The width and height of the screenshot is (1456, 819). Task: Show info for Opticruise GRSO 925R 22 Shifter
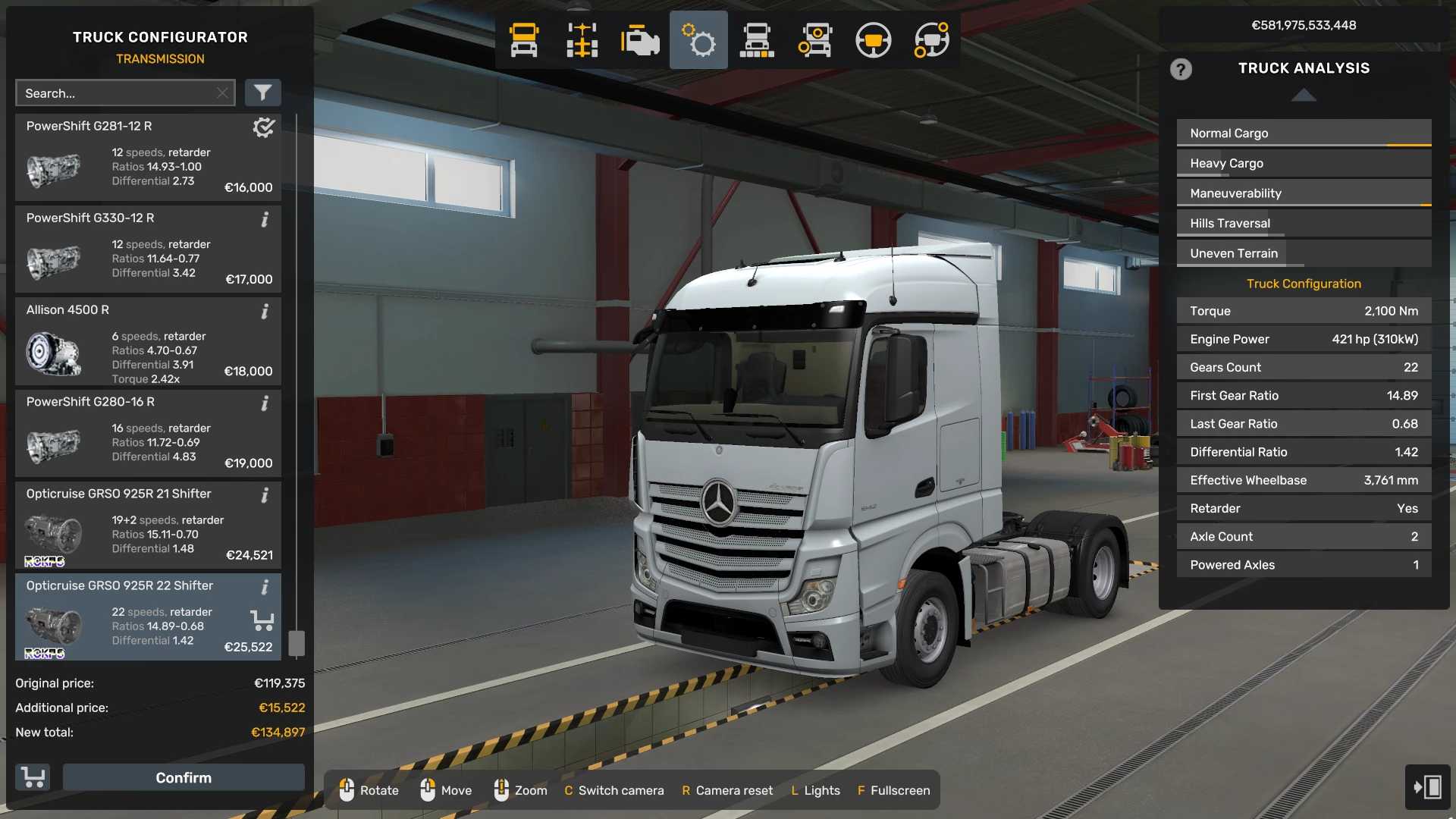tap(265, 587)
